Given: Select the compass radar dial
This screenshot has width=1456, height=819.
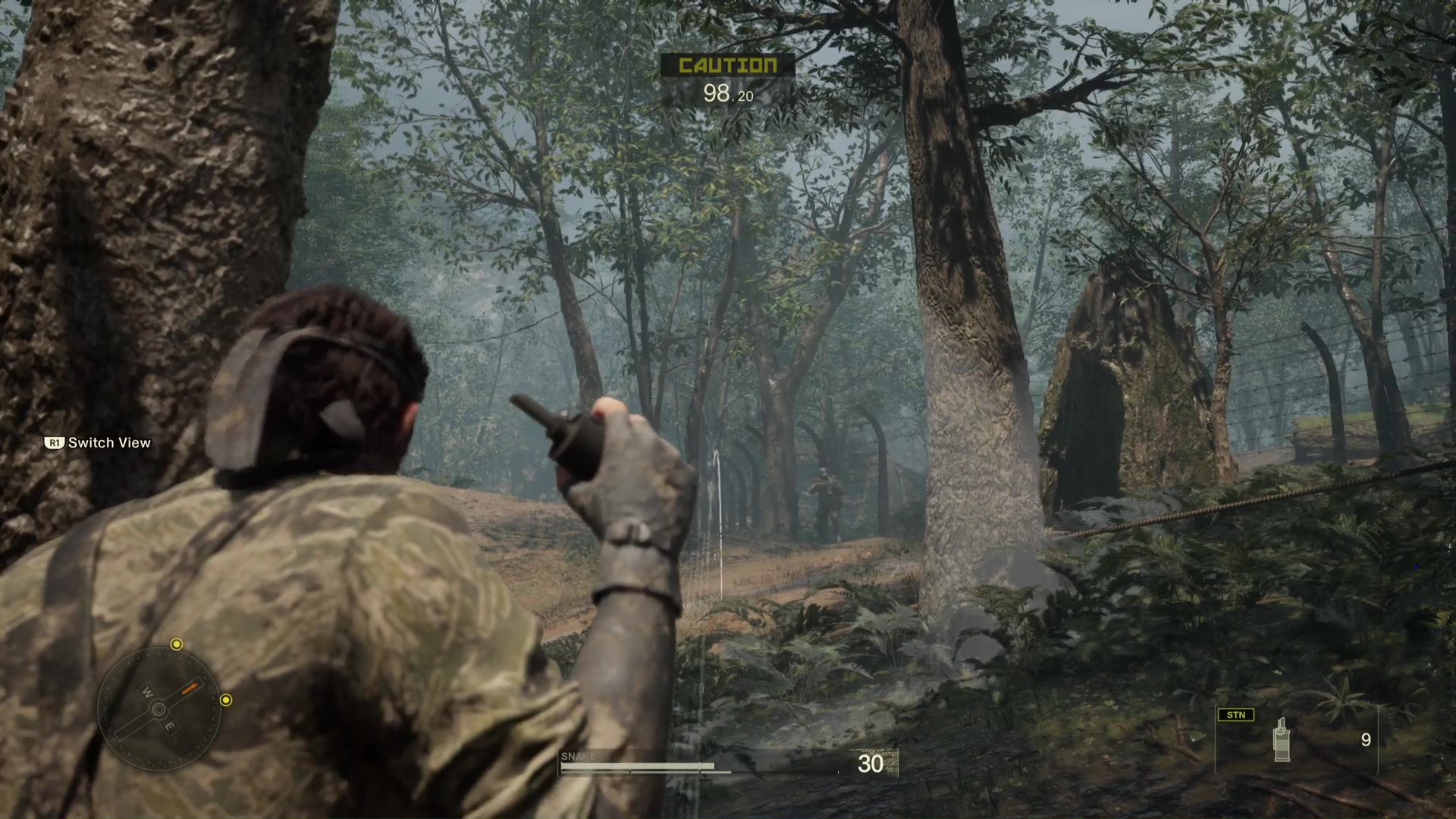Looking at the screenshot, I should pos(159,709).
